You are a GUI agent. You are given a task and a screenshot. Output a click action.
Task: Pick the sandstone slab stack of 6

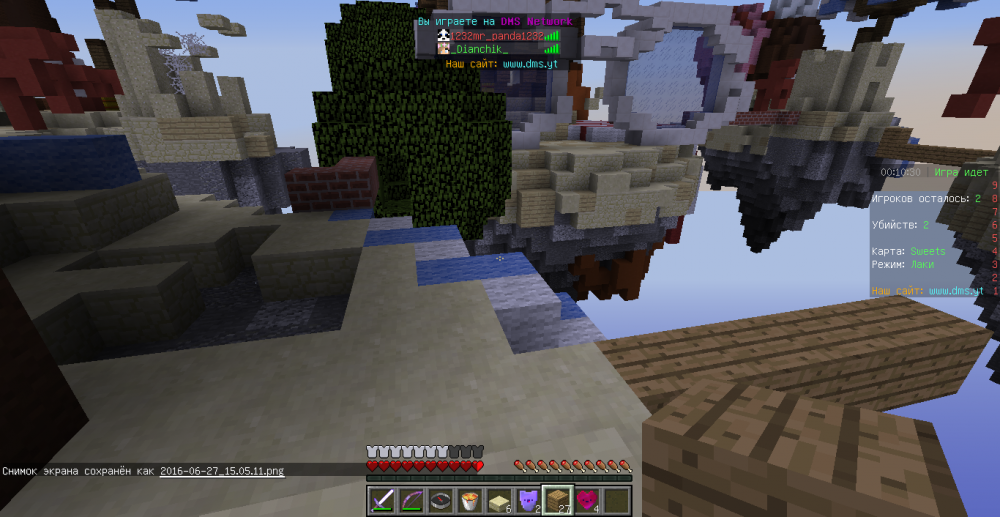tap(497, 501)
